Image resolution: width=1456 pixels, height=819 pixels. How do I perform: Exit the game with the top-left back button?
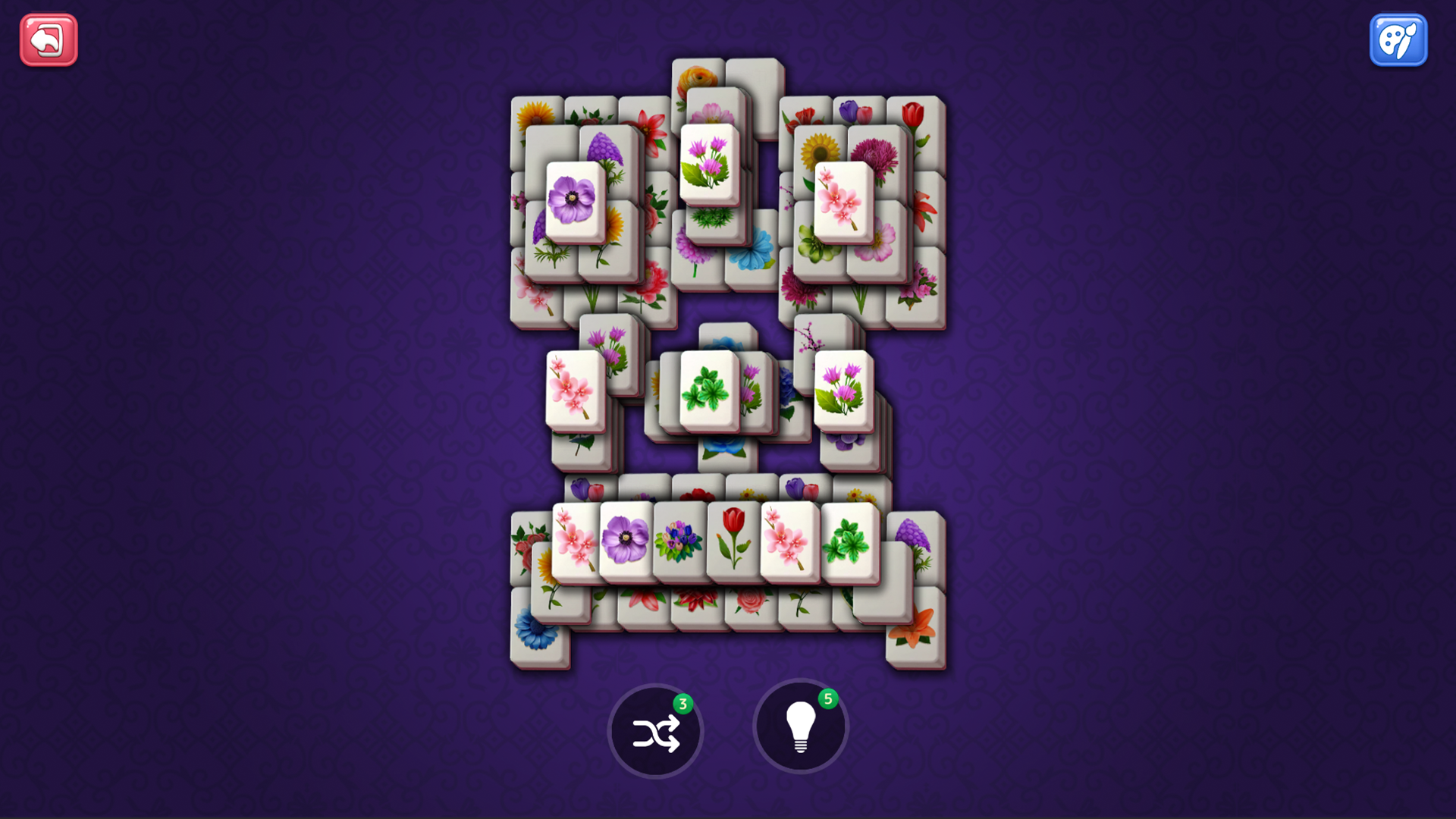click(48, 39)
